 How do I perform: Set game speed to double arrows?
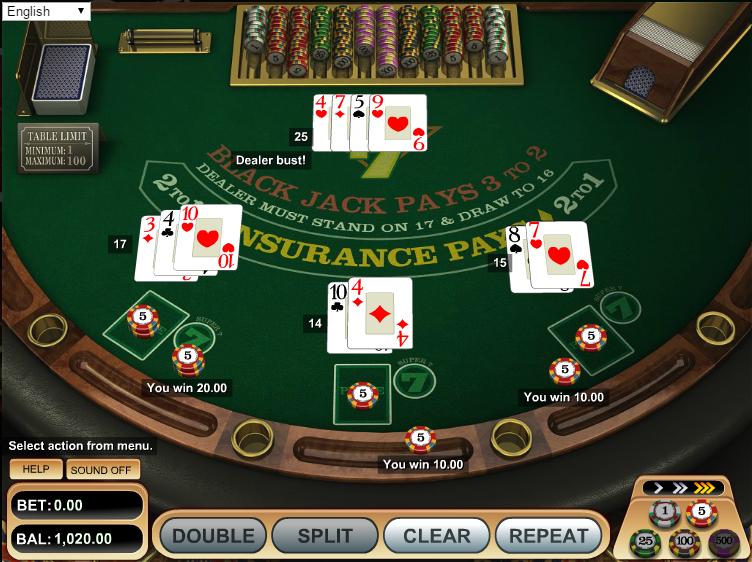[682, 488]
